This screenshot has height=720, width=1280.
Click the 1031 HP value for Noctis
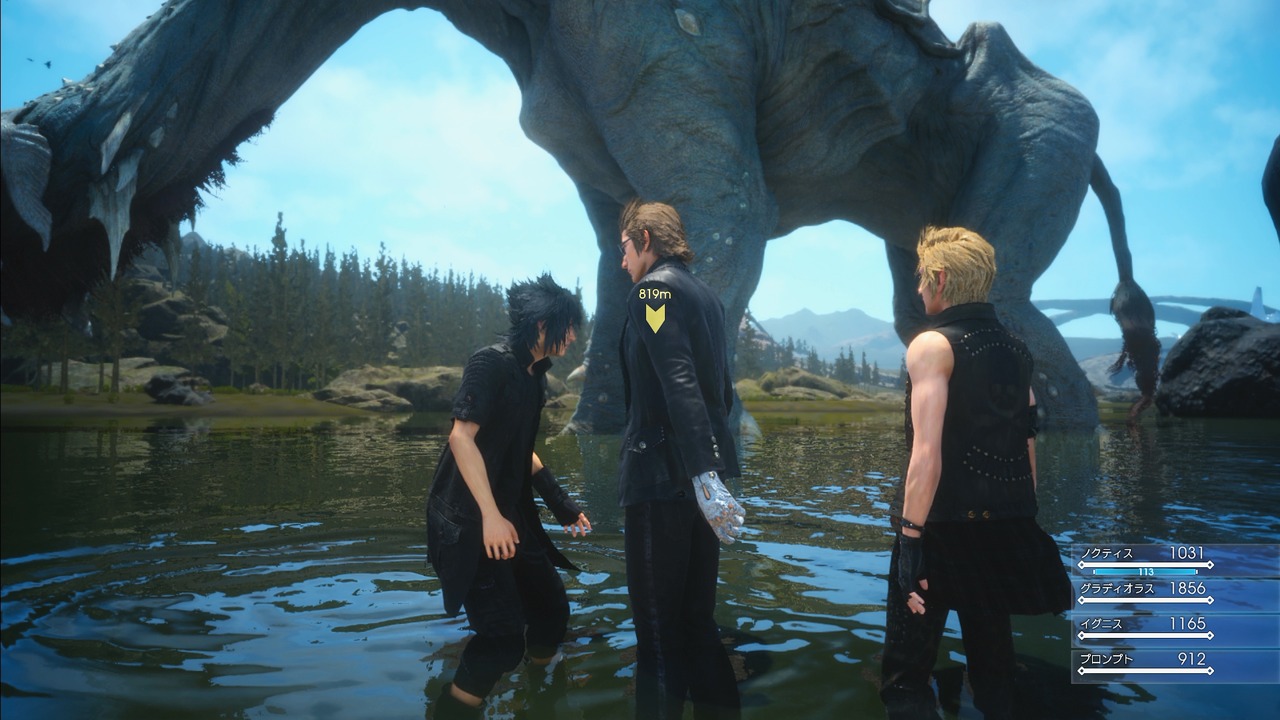tap(1187, 551)
